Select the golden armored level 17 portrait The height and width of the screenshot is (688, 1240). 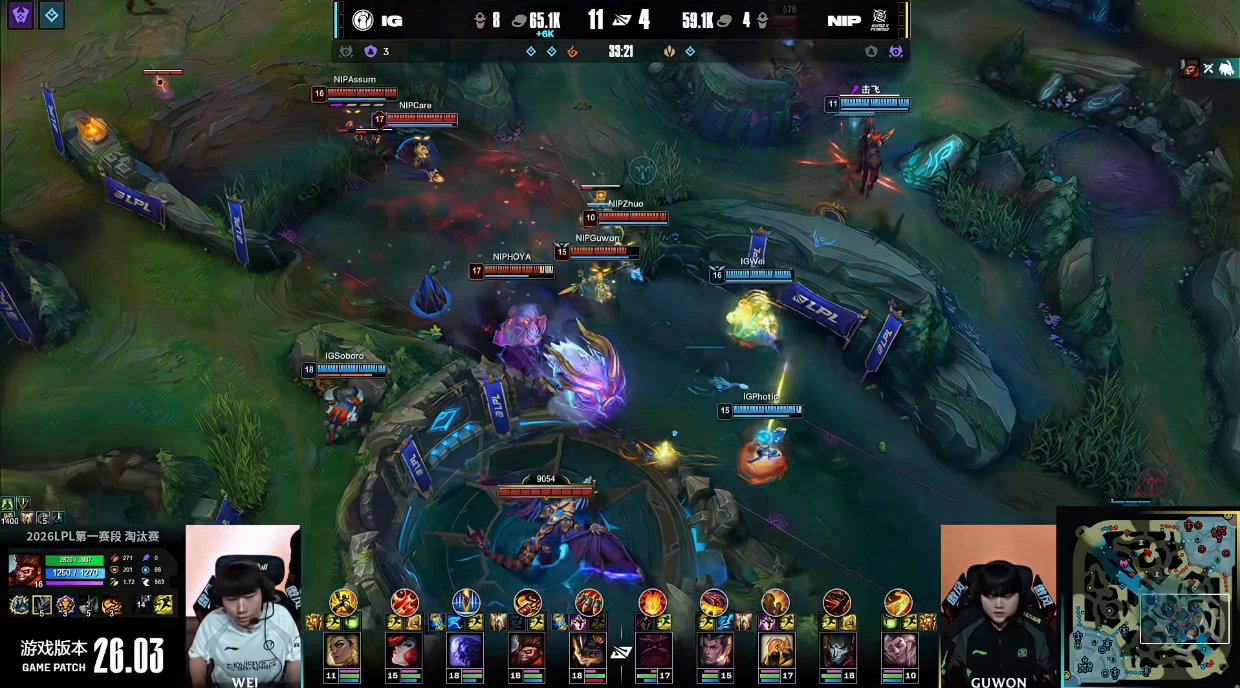pos(775,651)
